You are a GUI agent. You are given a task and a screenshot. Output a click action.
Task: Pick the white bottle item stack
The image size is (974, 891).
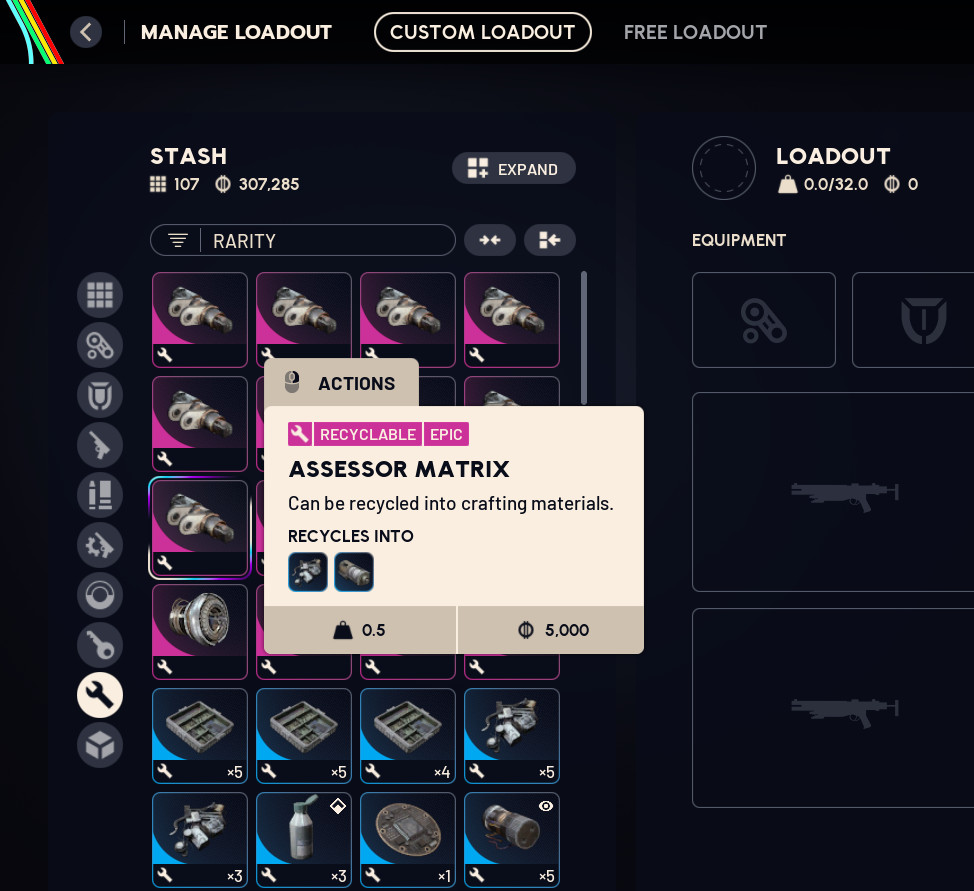(x=304, y=840)
